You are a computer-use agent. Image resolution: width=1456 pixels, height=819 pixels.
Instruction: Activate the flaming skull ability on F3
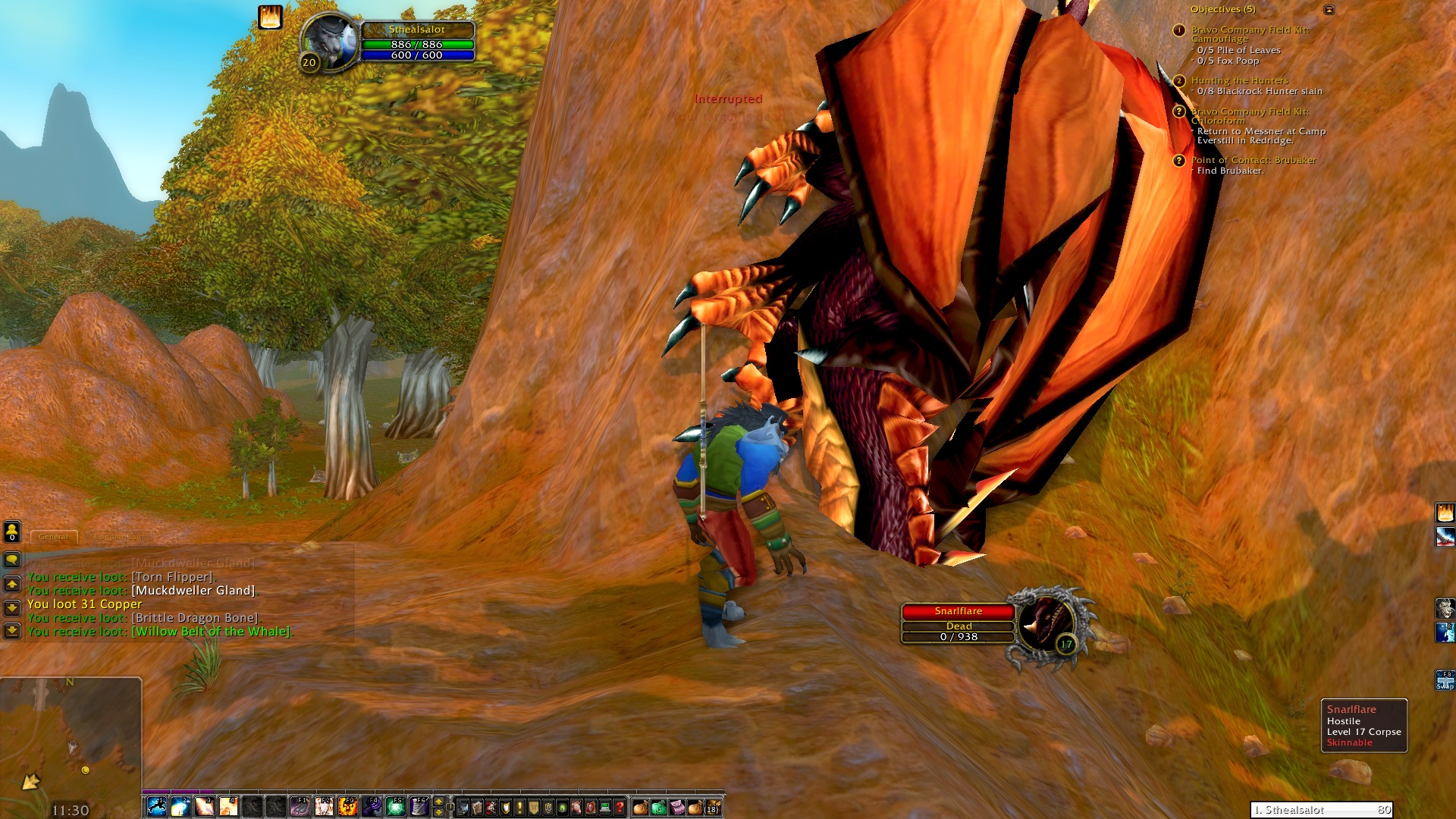pos(348,807)
